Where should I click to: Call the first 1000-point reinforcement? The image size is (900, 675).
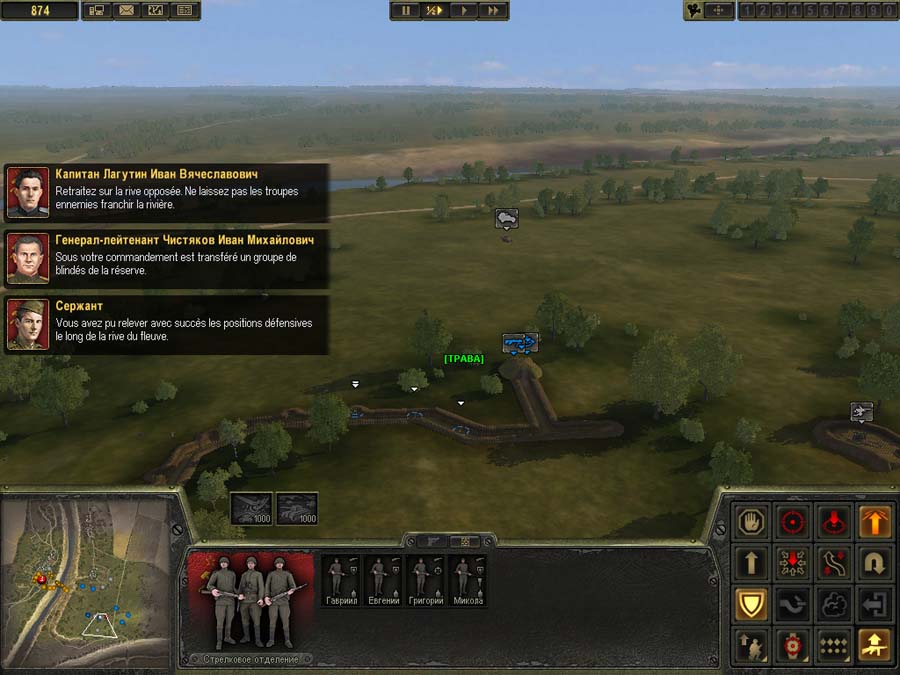(250, 508)
